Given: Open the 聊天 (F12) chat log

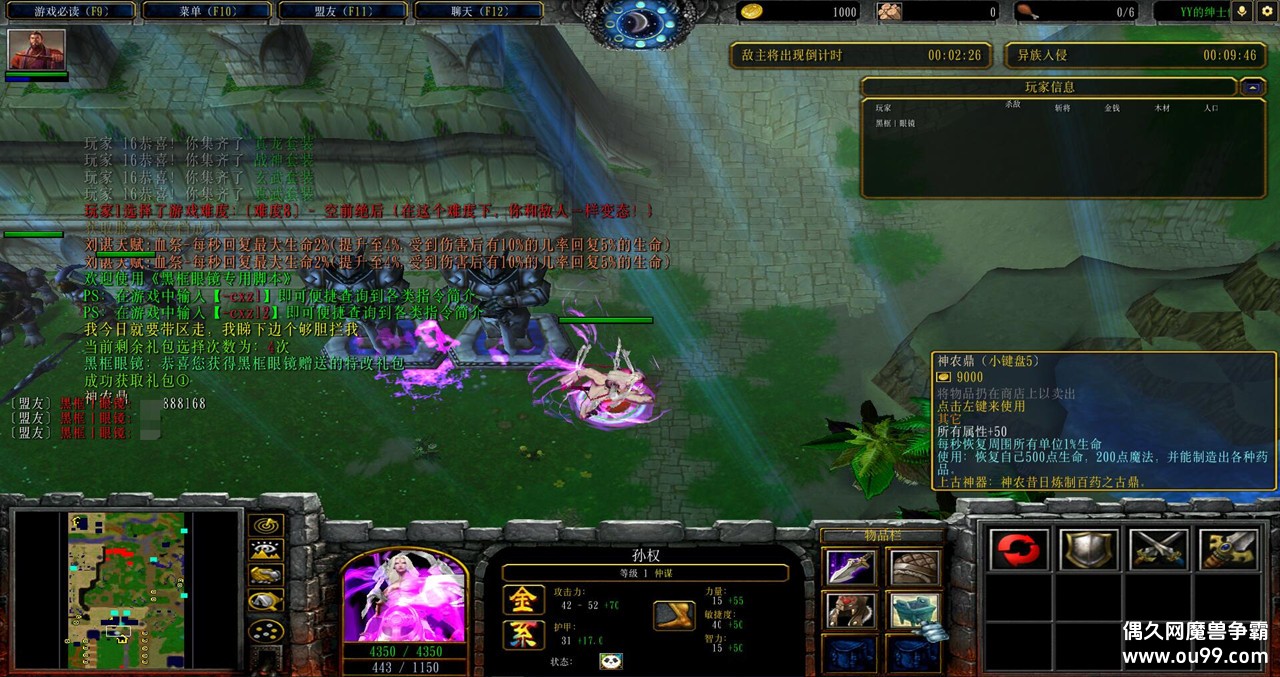Looking at the screenshot, I should click(478, 12).
